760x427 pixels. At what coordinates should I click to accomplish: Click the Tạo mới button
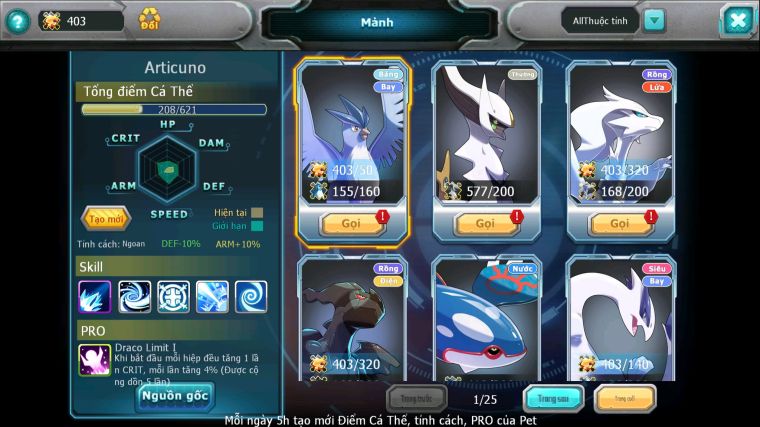click(x=105, y=218)
